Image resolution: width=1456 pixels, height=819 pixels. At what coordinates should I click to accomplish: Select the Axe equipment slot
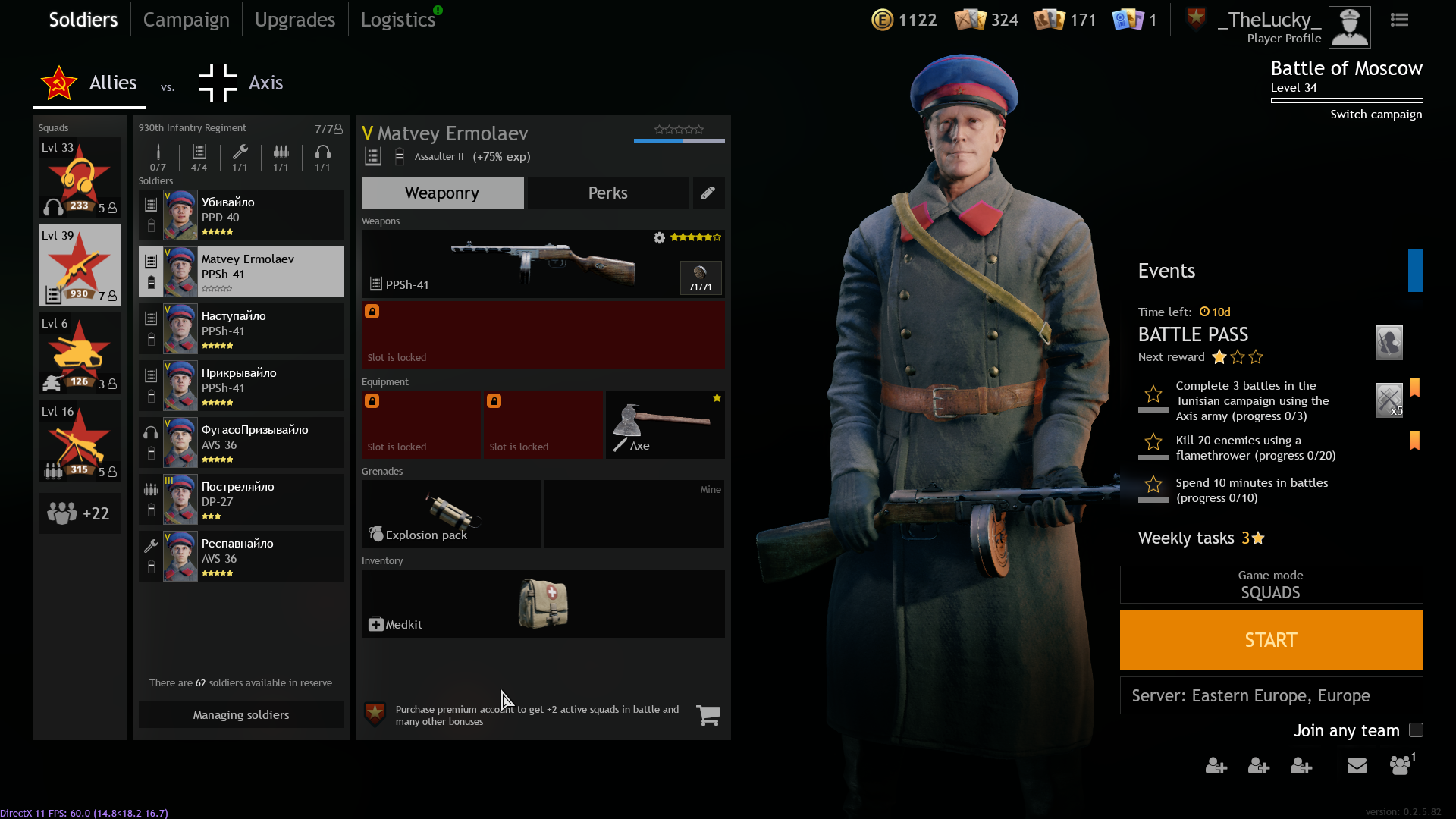pyautogui.click(x=665, y=425)
